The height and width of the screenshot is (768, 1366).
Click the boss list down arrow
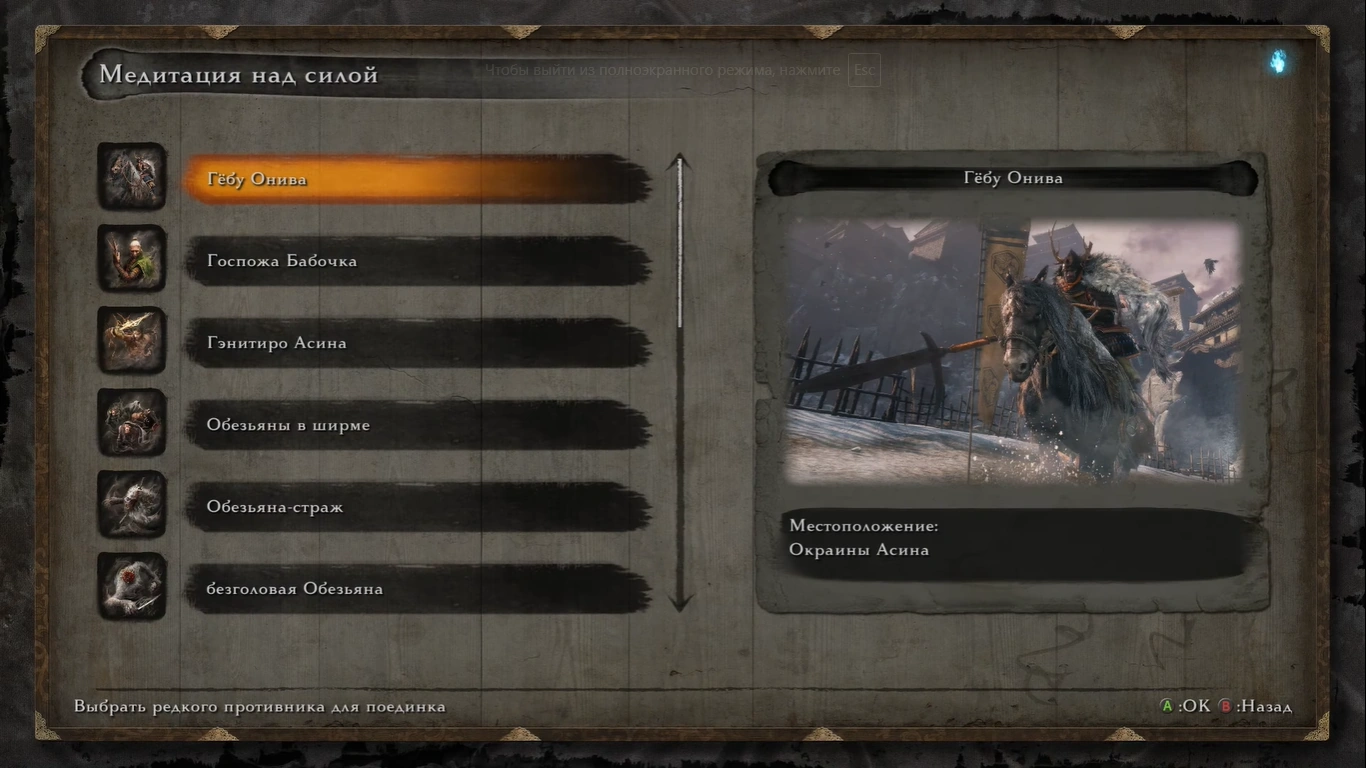[680, 602]
